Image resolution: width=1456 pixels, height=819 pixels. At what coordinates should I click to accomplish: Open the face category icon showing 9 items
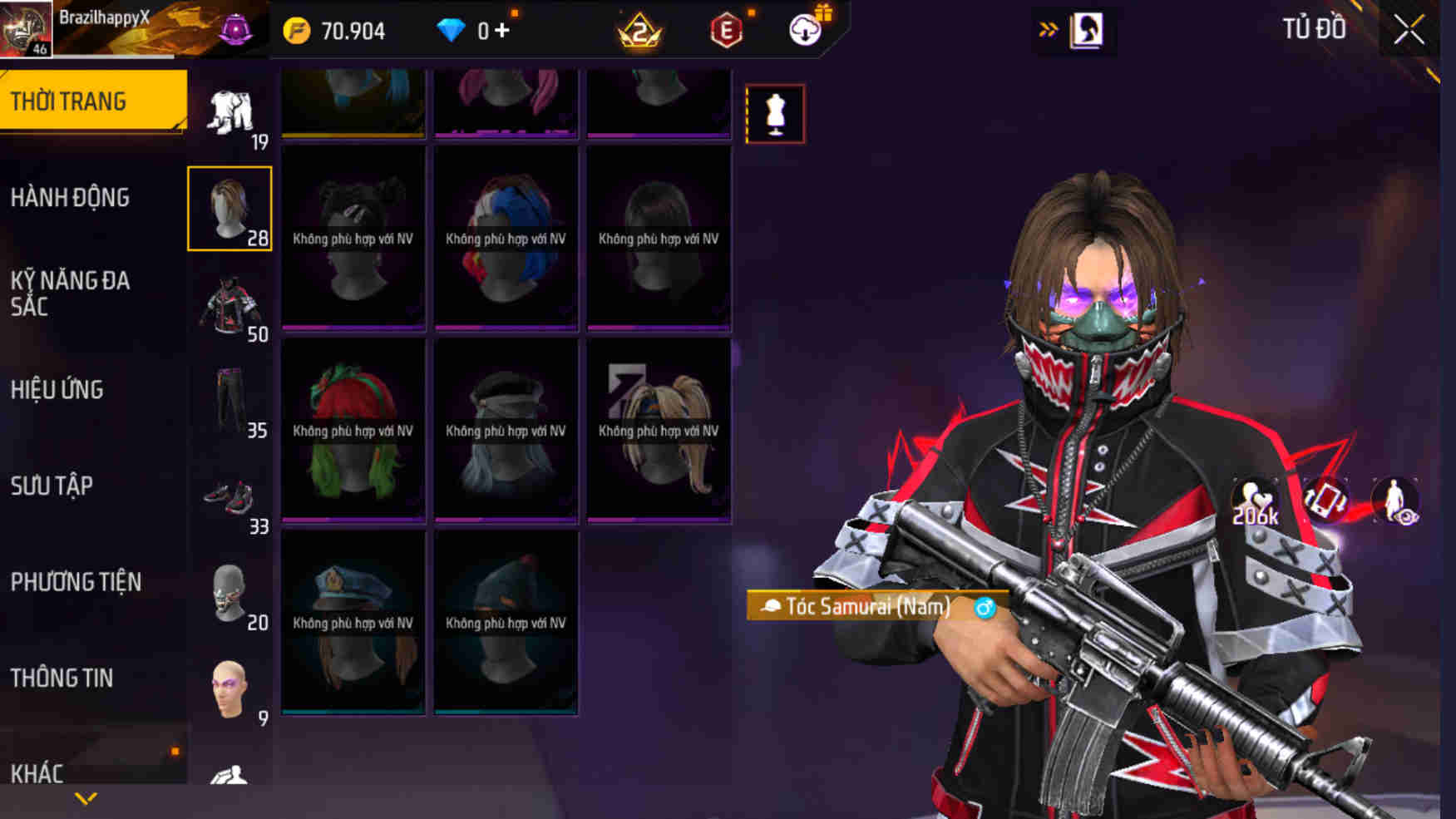click(232, 682)
